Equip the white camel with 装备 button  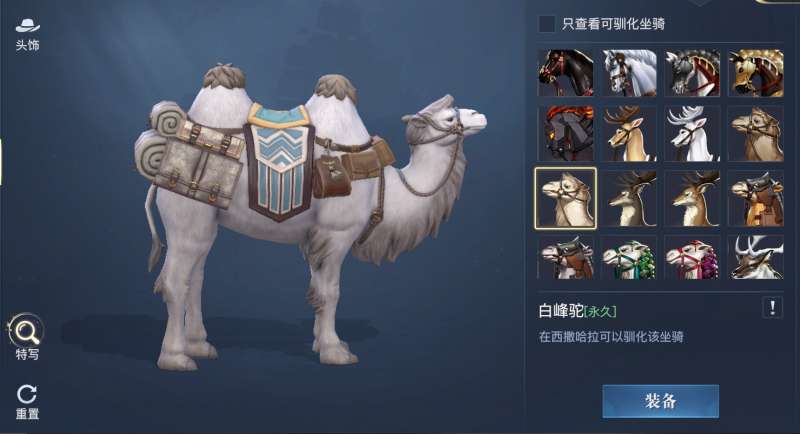(x=660, y=400)
